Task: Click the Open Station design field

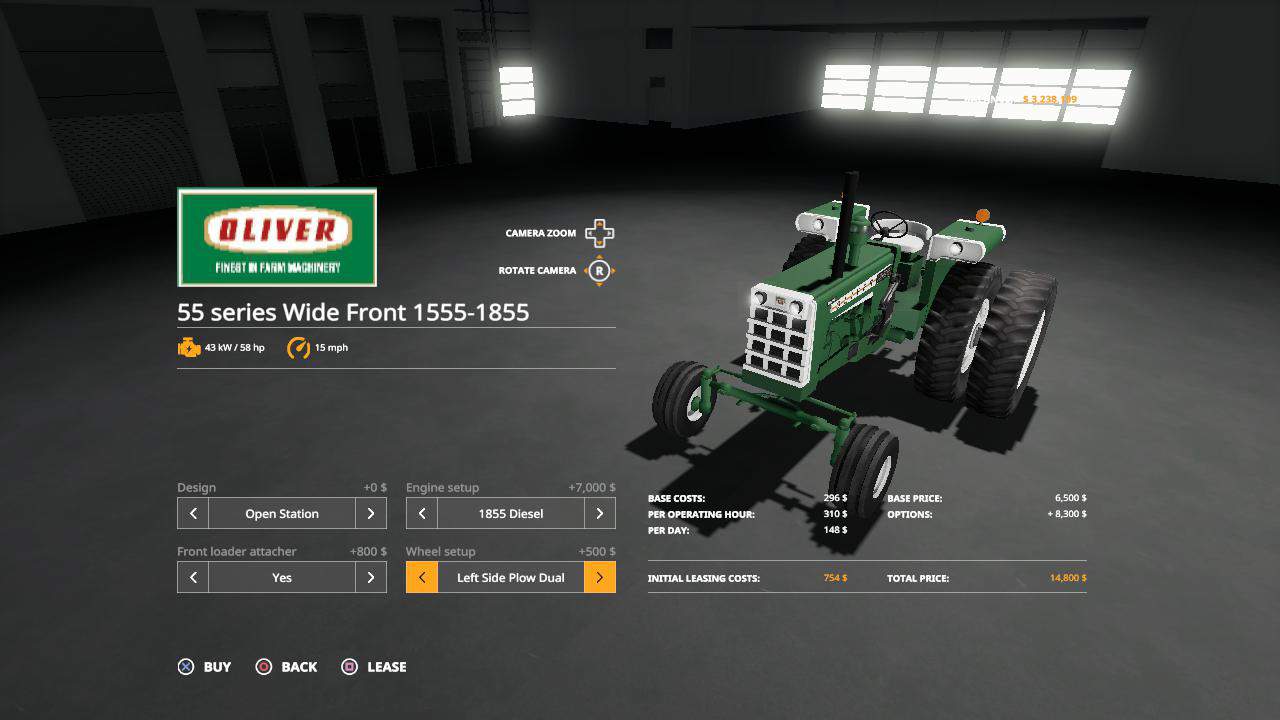Action: click(x=281, y=513)
